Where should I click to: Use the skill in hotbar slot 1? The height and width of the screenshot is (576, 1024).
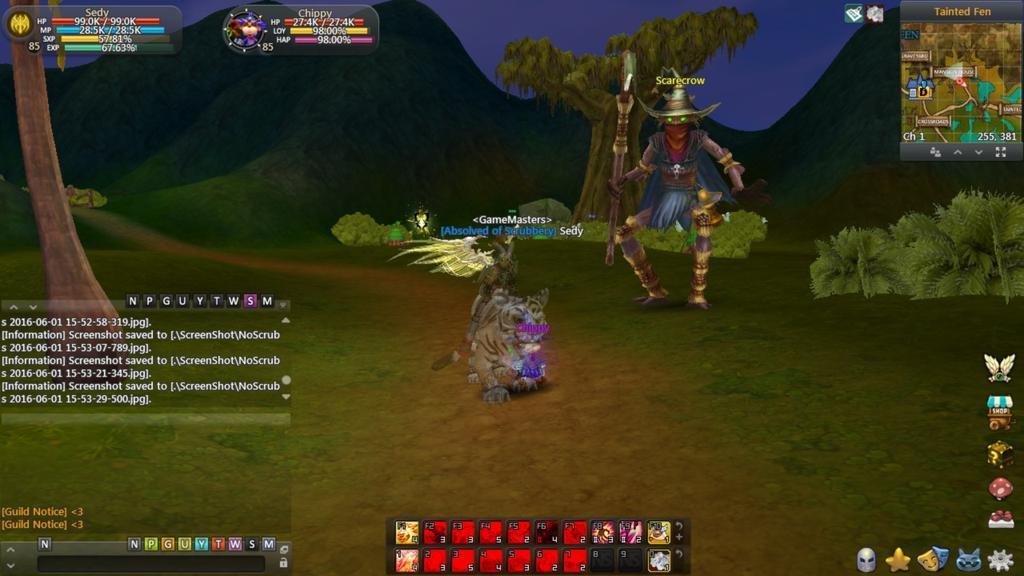(407, 560)
